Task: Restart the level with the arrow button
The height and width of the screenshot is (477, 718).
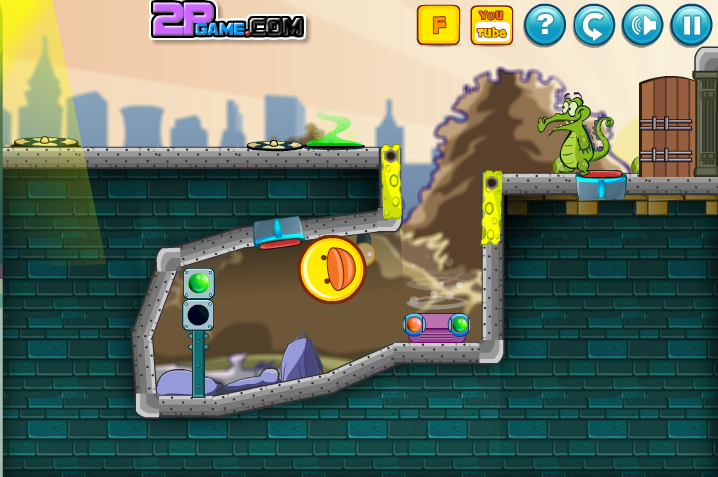Action: [x=594, y=25]
